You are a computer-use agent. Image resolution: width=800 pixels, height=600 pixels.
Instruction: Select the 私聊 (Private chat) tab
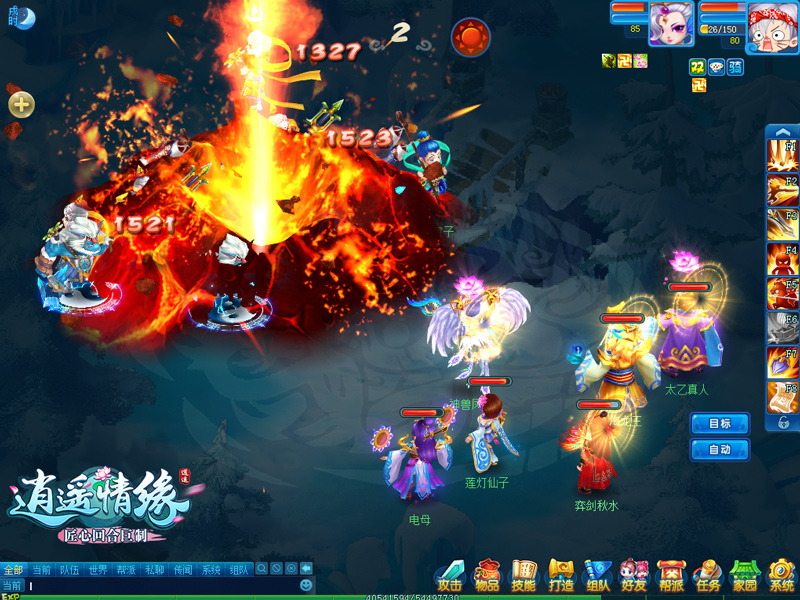(154, 570)
